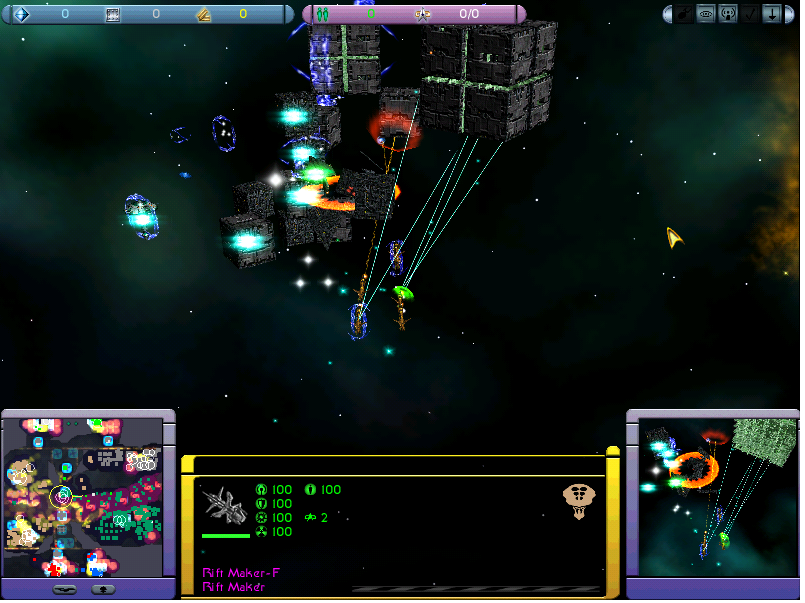The height and width of the screenshot is (603, 805).
Task: Click the ship silhouette button under minimap
Action: (63, 589)
